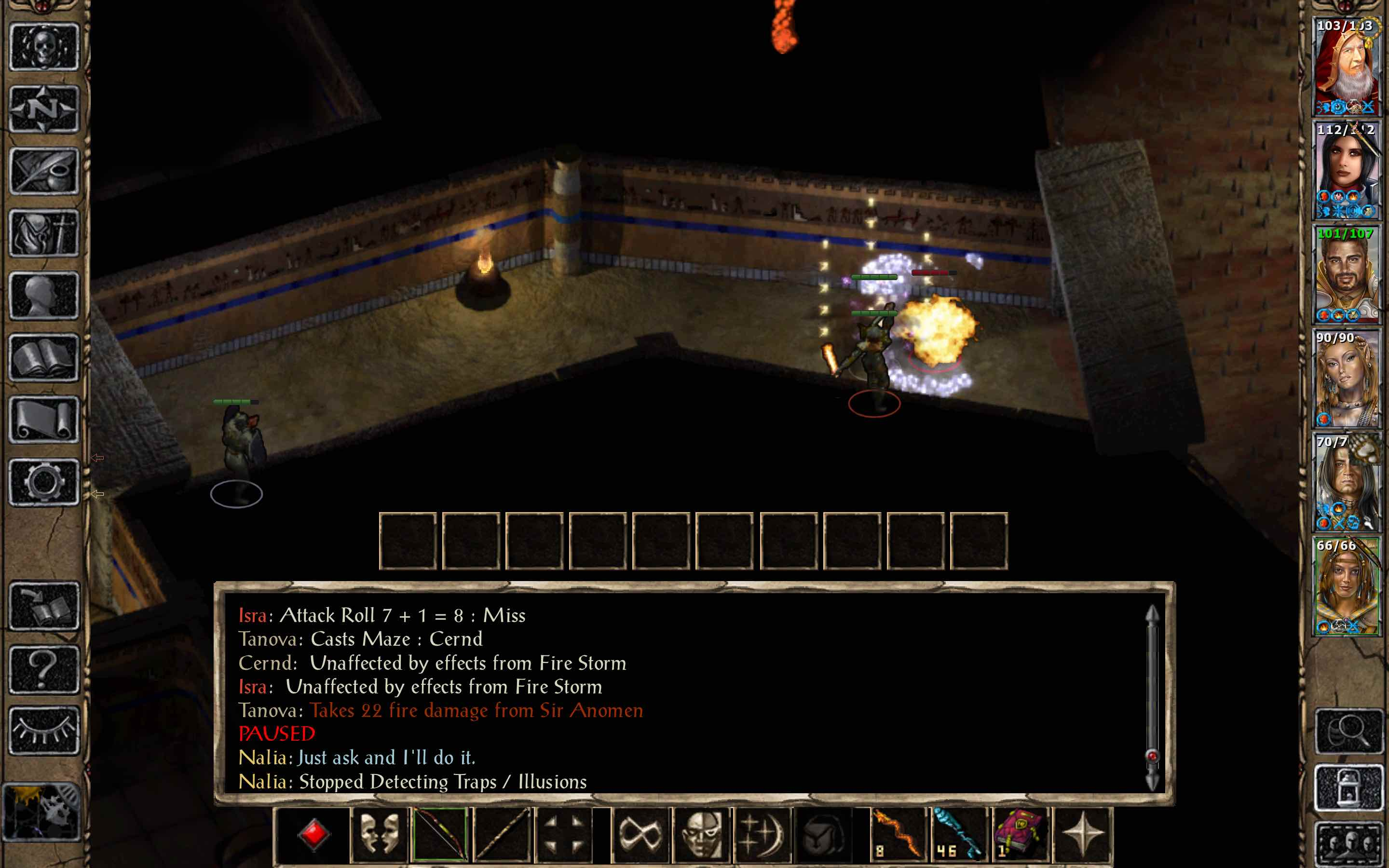Equip the bow quick weapon slot
This screenshot has height=868, width=1389.
440,834
